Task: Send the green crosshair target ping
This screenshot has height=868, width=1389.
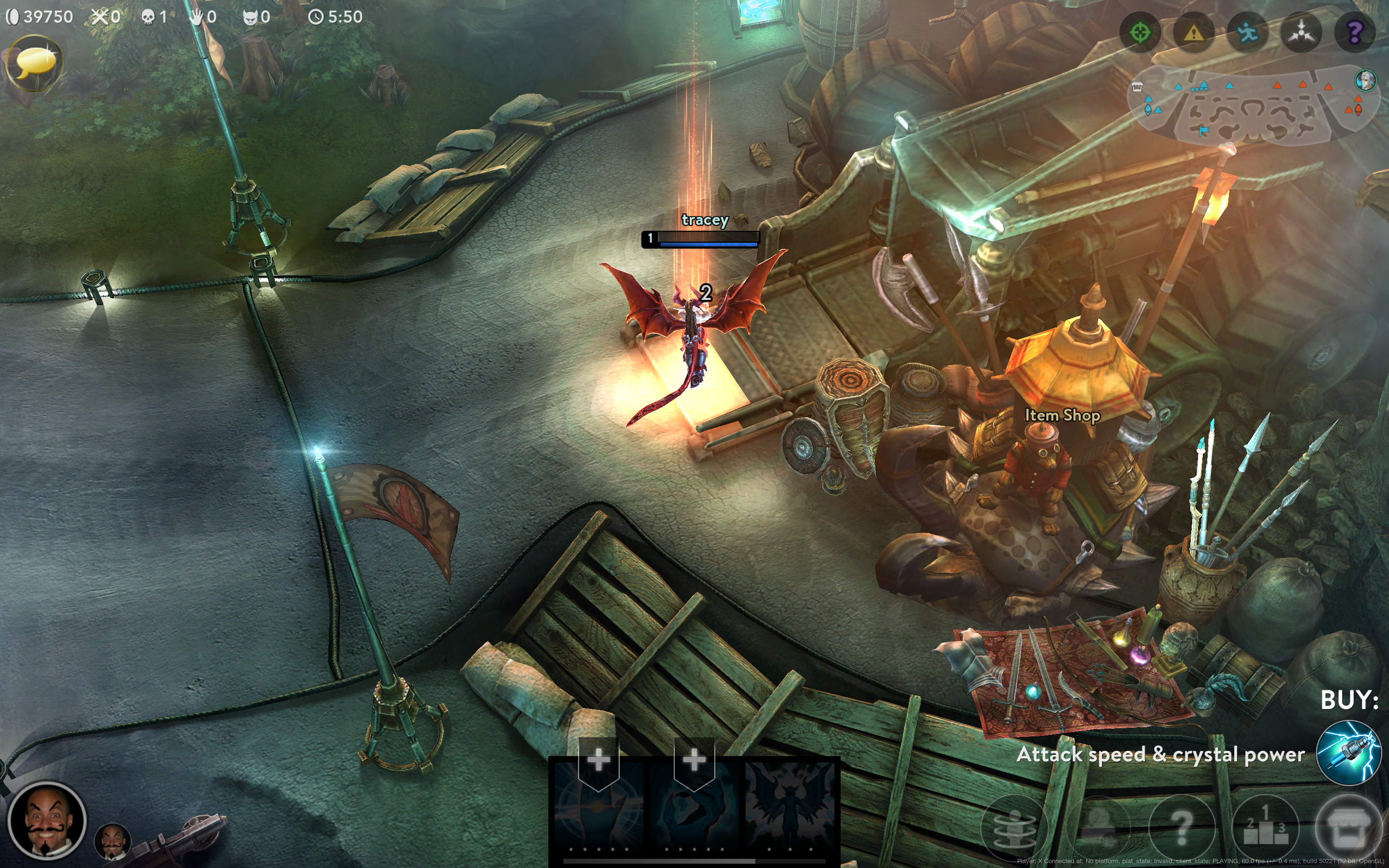Action: pos(1140,33)
